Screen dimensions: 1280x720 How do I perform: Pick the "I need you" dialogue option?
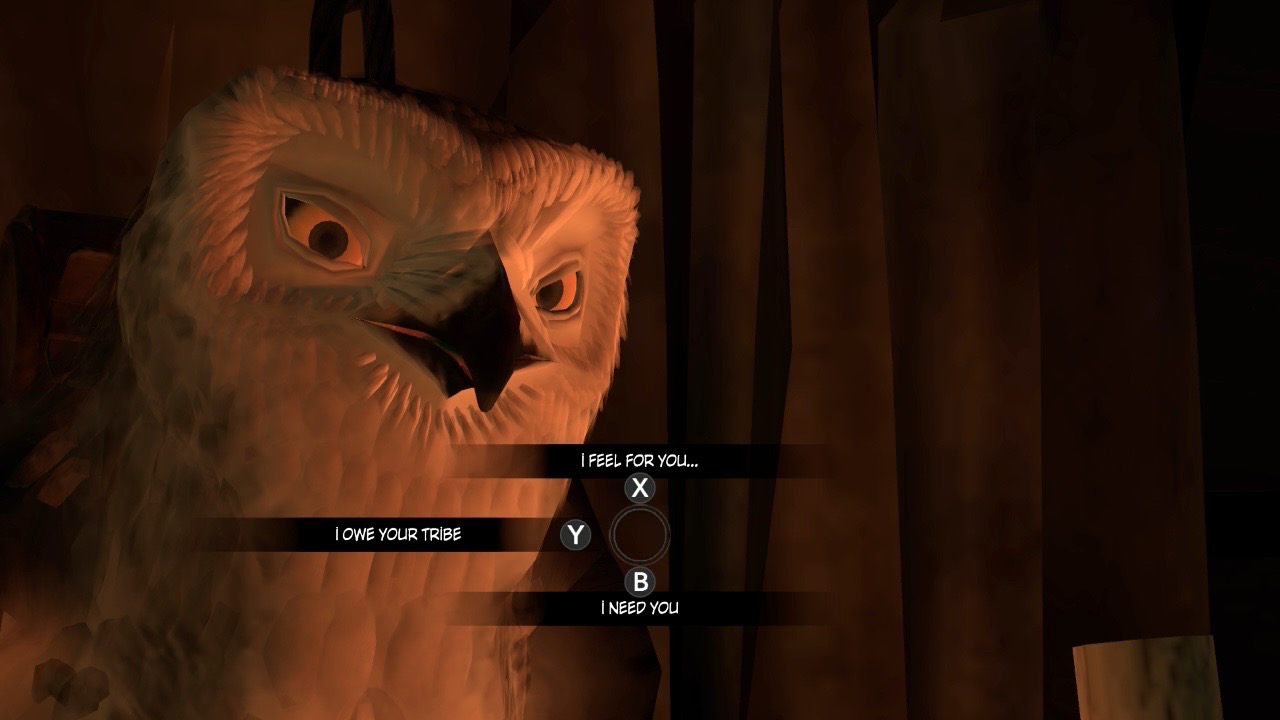pos(639,608)
